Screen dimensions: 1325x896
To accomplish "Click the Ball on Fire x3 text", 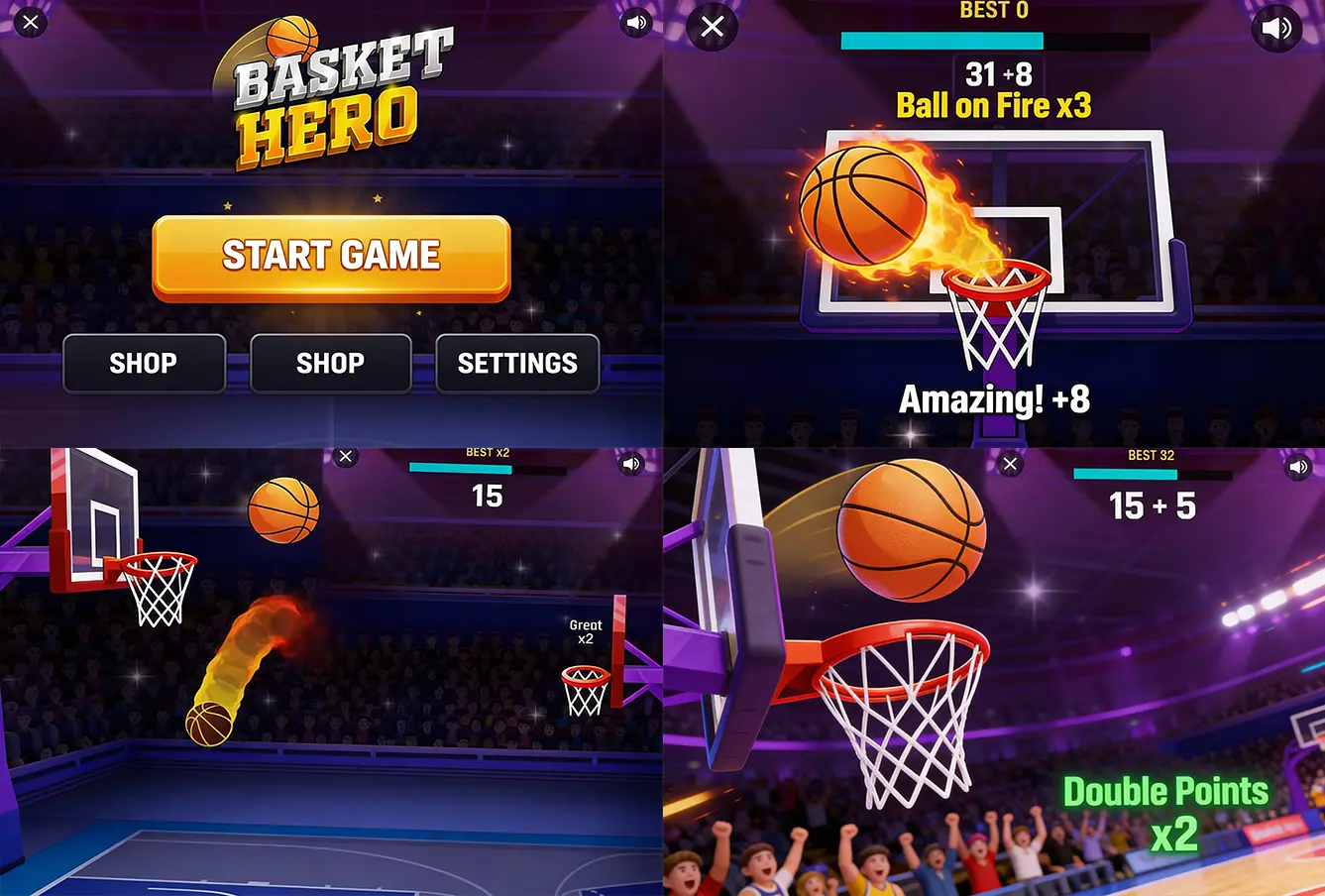I will (x=994, y=104).
